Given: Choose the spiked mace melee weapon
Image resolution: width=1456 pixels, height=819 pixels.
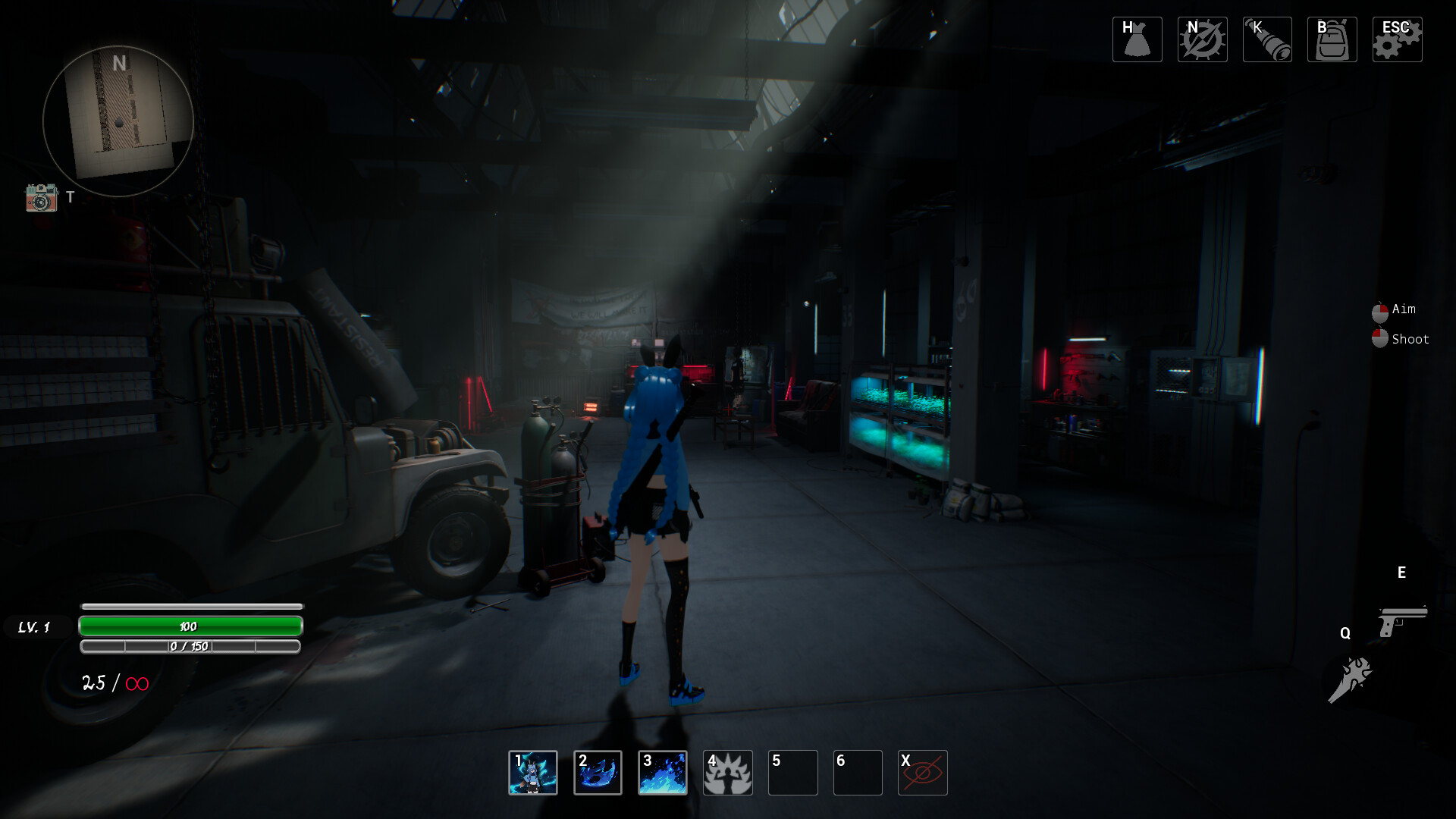Looking at the screenshot, I should (x=1350, y=679).
